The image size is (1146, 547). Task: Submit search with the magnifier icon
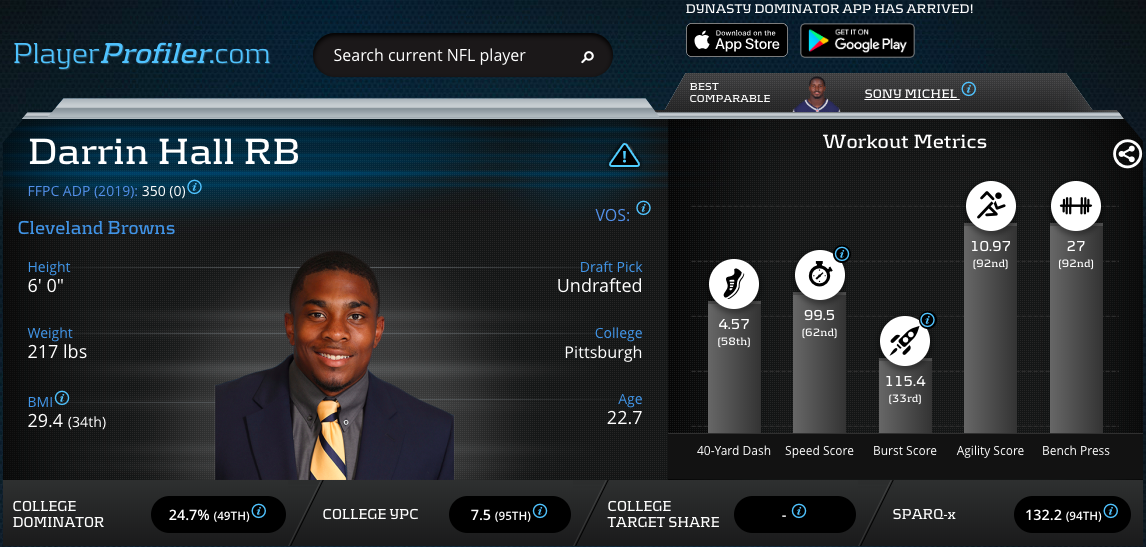[588, 57]
